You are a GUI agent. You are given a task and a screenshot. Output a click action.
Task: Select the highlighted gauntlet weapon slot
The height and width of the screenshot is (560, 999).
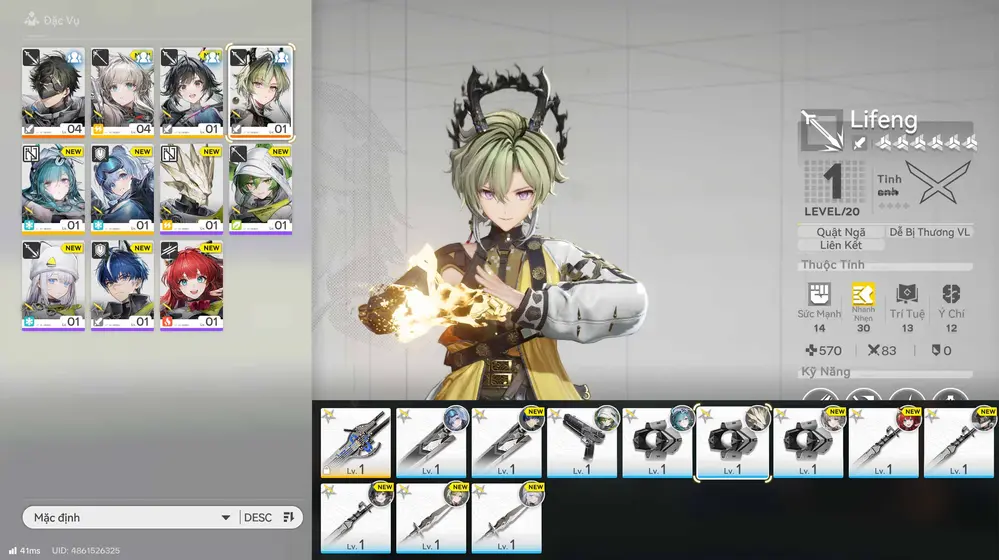click(733, 442)
